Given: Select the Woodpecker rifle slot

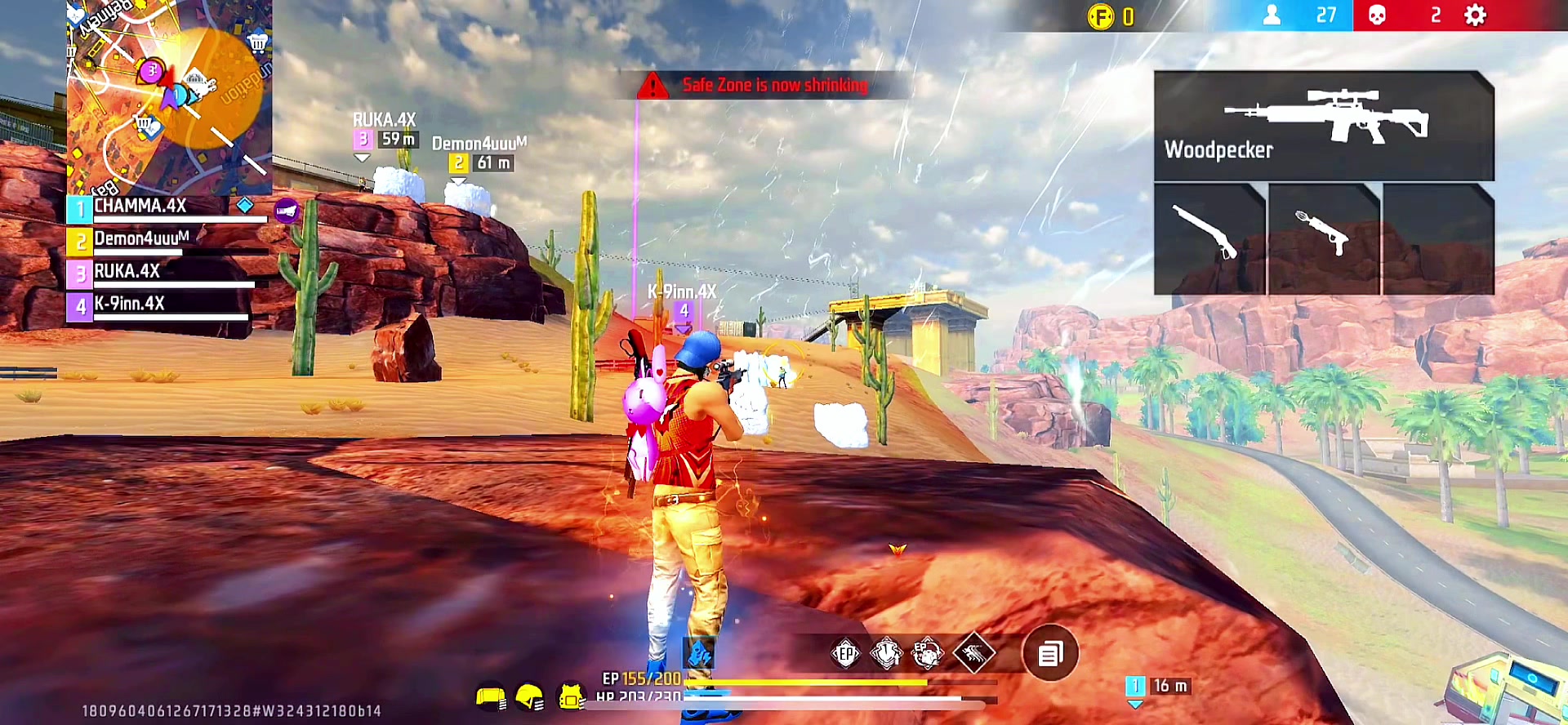Looking at the screenshot, I should (x=1323, y=126).
